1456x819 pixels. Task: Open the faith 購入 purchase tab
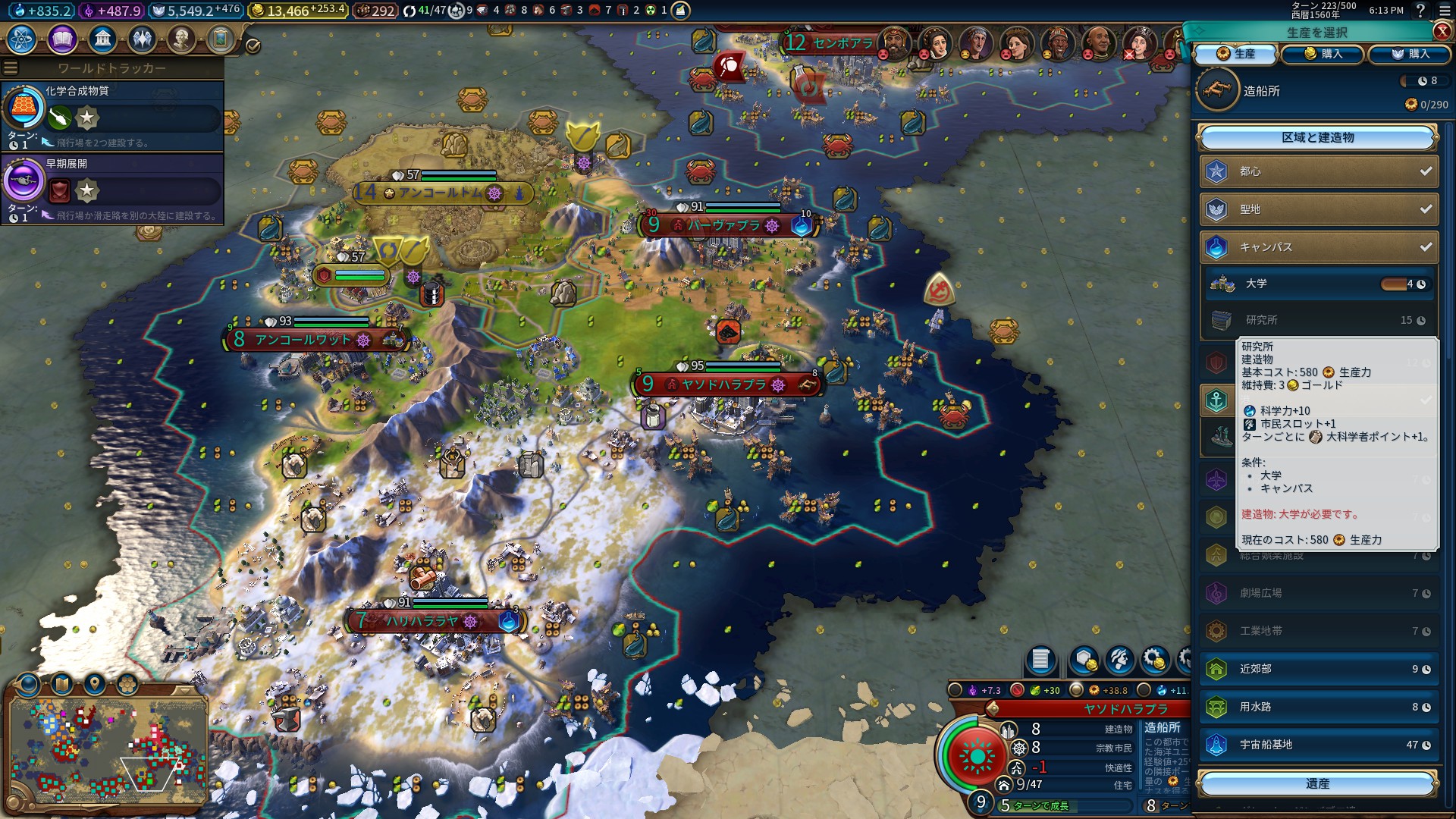point(1410,54)
